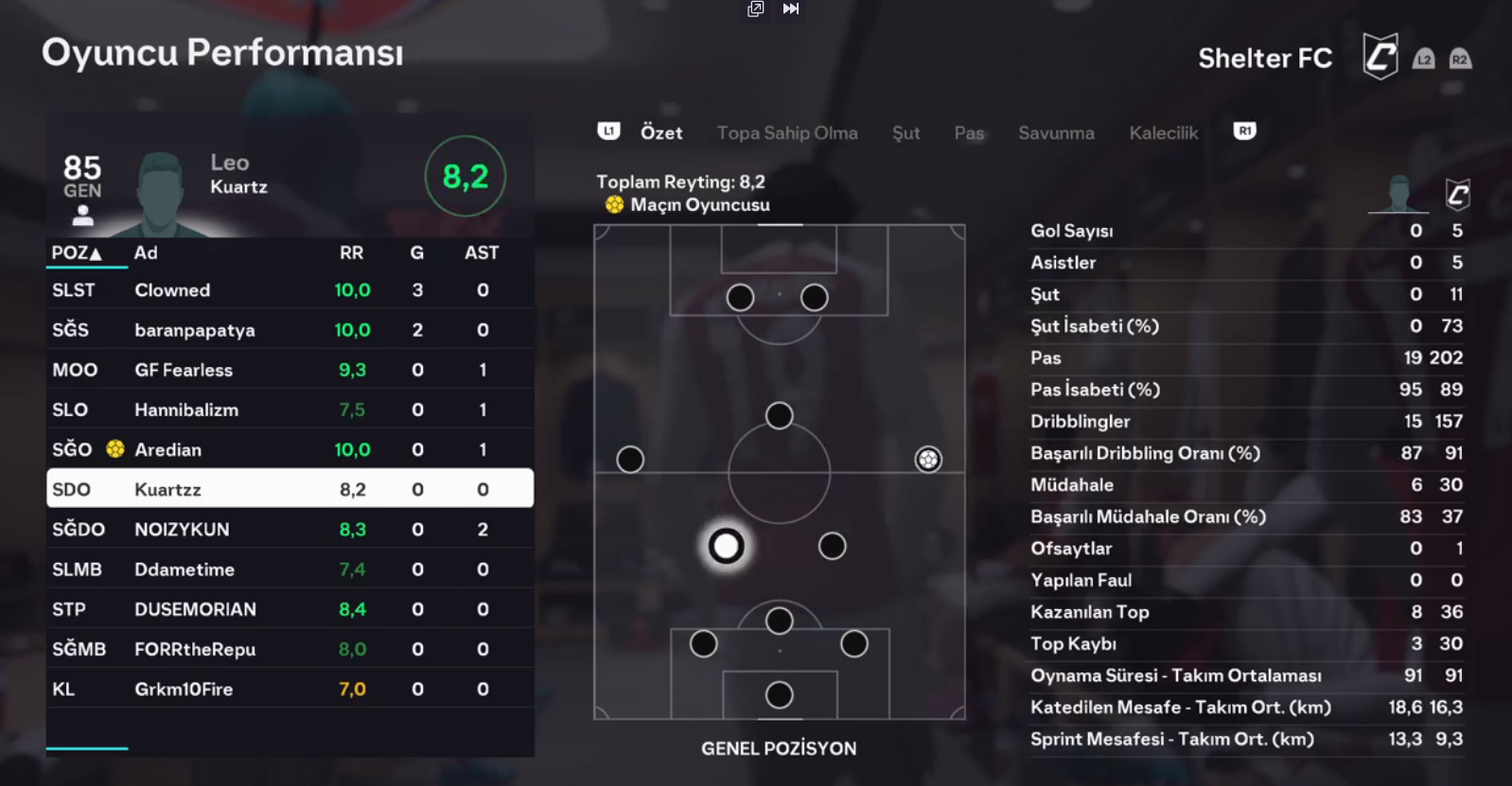The width and height of the screenshot is (1512, 786).
Task: Click the skip-forward video control icon
Action: tap(791, 9)
